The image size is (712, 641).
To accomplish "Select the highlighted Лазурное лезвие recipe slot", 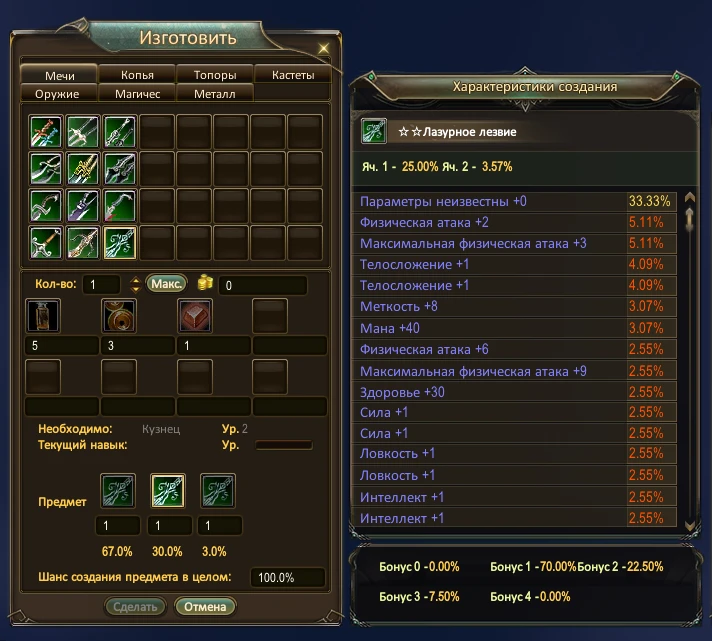I will (x=120, y=242).
